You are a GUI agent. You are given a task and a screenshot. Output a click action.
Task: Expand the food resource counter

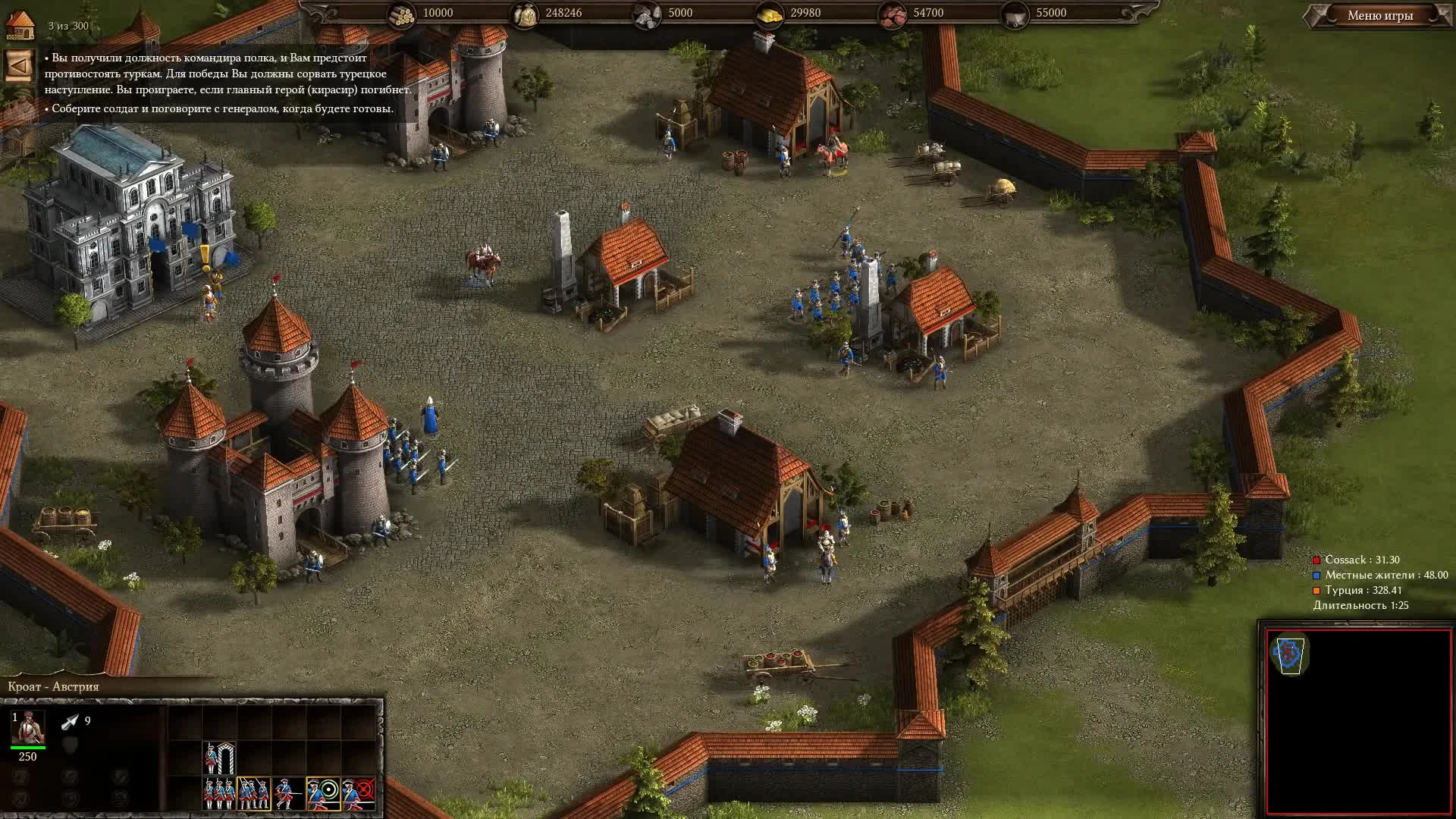[x=526, y=13]
